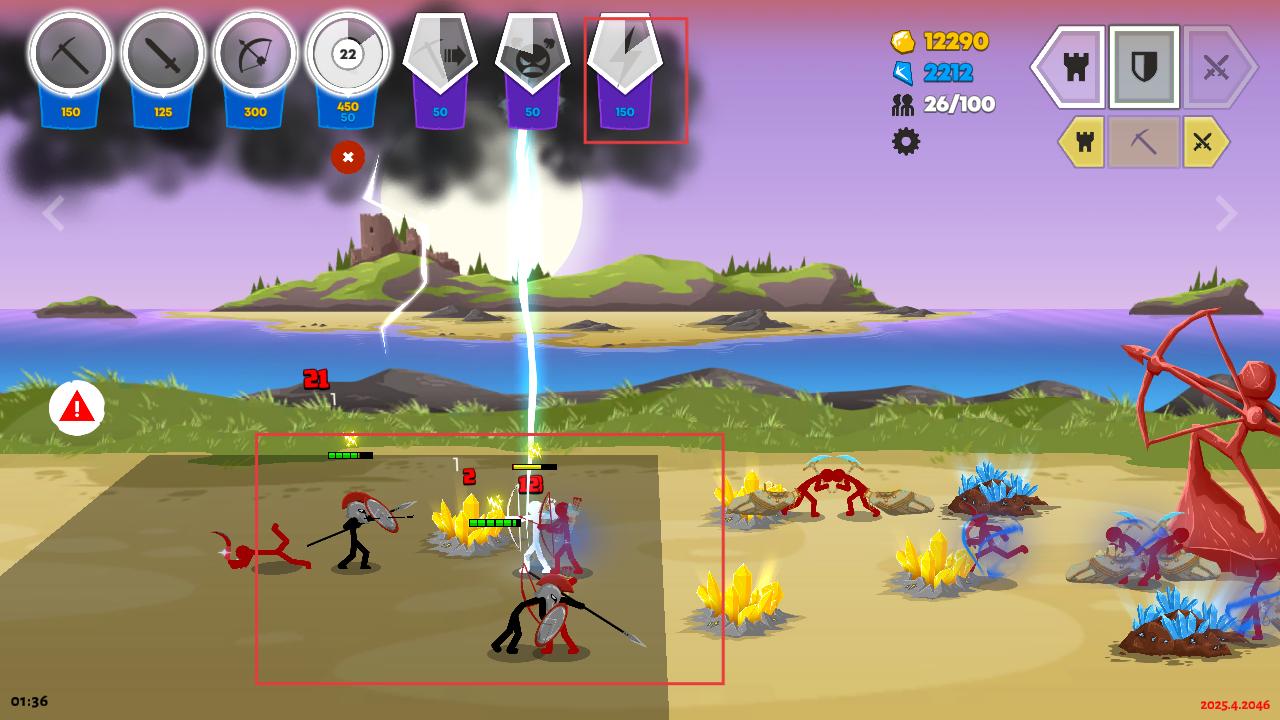The height and width of the screenshot is (720, 1280).
Task: Train an archer for 300 gold
Action: [255, 55]
